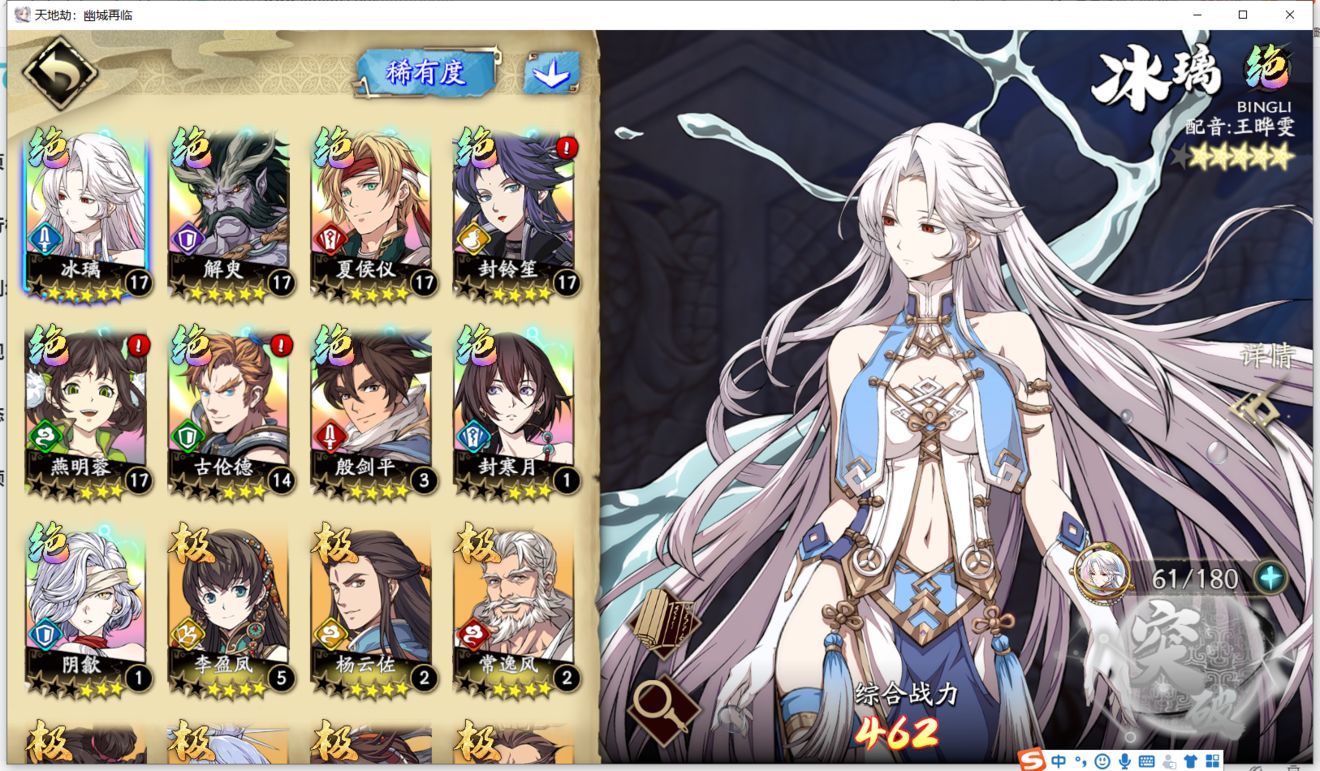The width and height of the screenshot is (1320, 771).
Task: Select the 燕明蓉 character card
Action: (x=86, y=413)
